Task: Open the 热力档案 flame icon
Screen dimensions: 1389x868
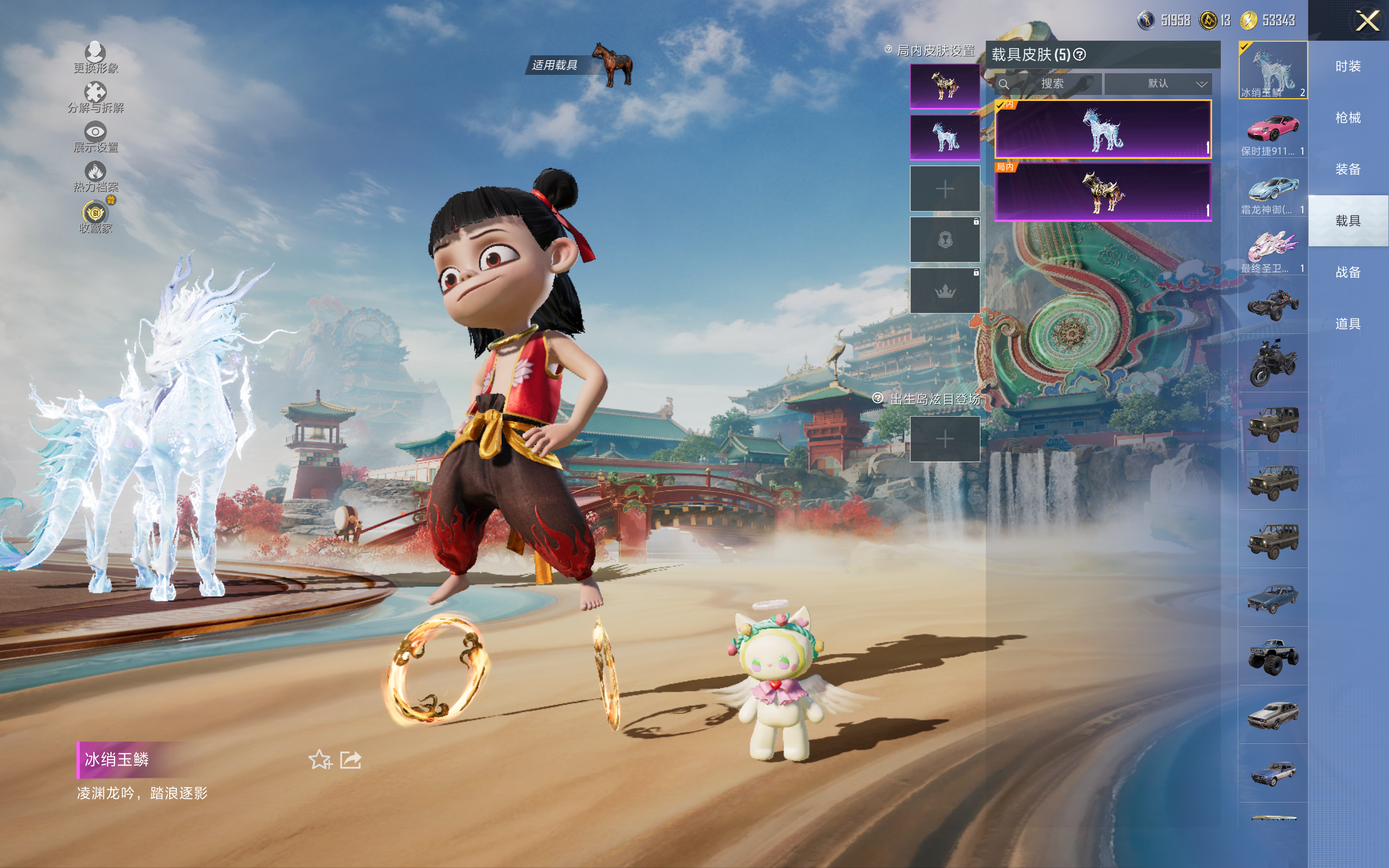Action: pyautogui.click(x=95, y=176)
